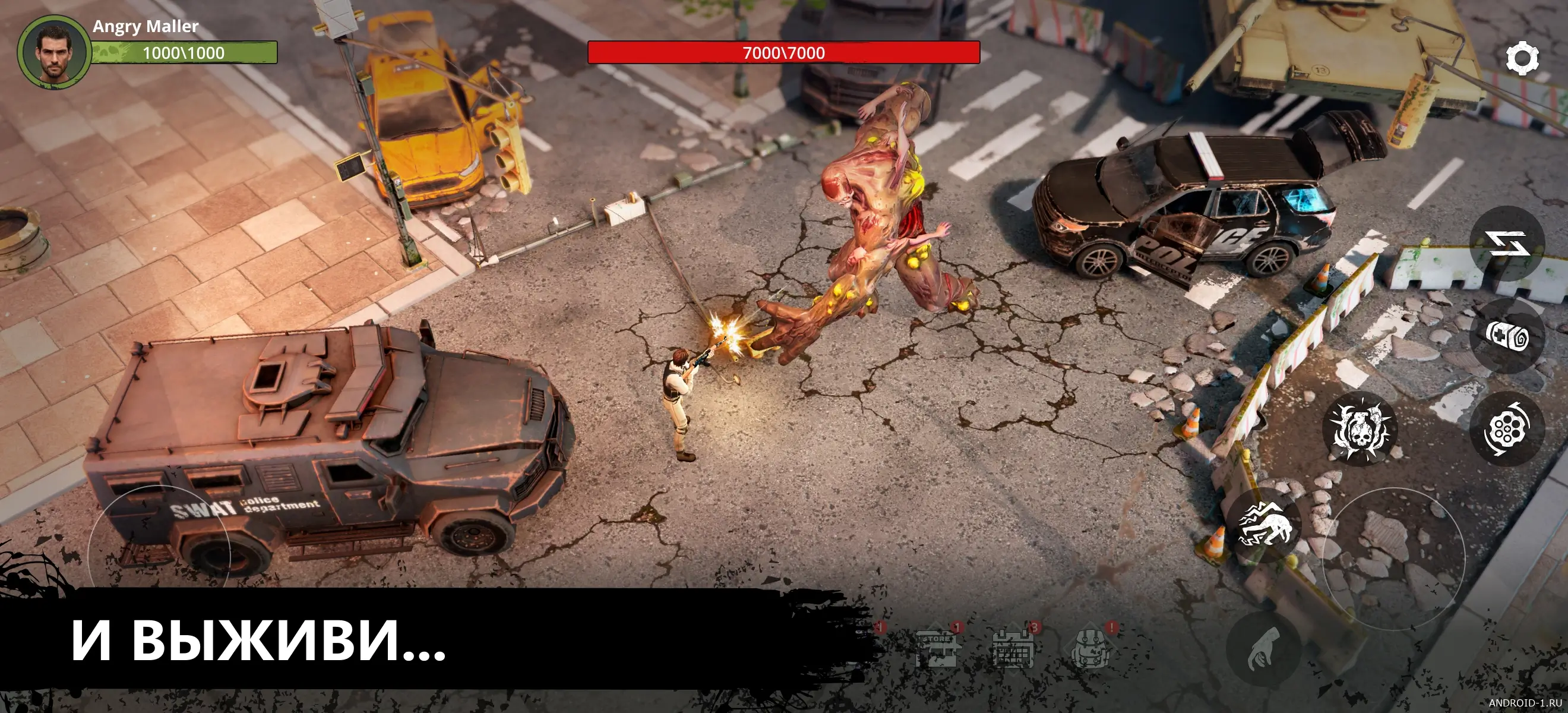Image resolution: width=1568 pixels, height=713 pixels.
Task: Click the Angry Maller character portrait
Action: click(53, 52)
